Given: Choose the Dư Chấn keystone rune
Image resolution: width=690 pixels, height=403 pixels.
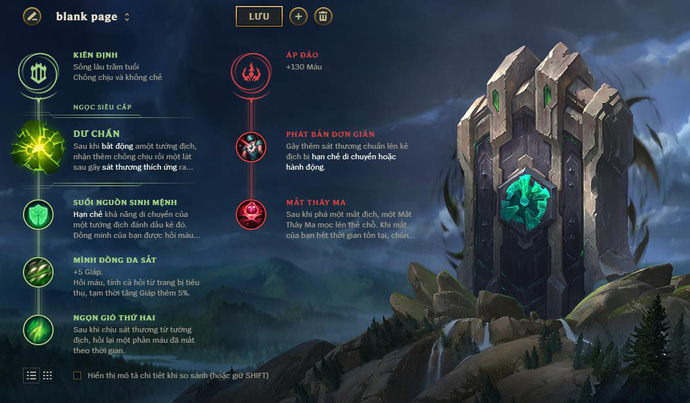Looking at the screenshot, I should 38,149.
